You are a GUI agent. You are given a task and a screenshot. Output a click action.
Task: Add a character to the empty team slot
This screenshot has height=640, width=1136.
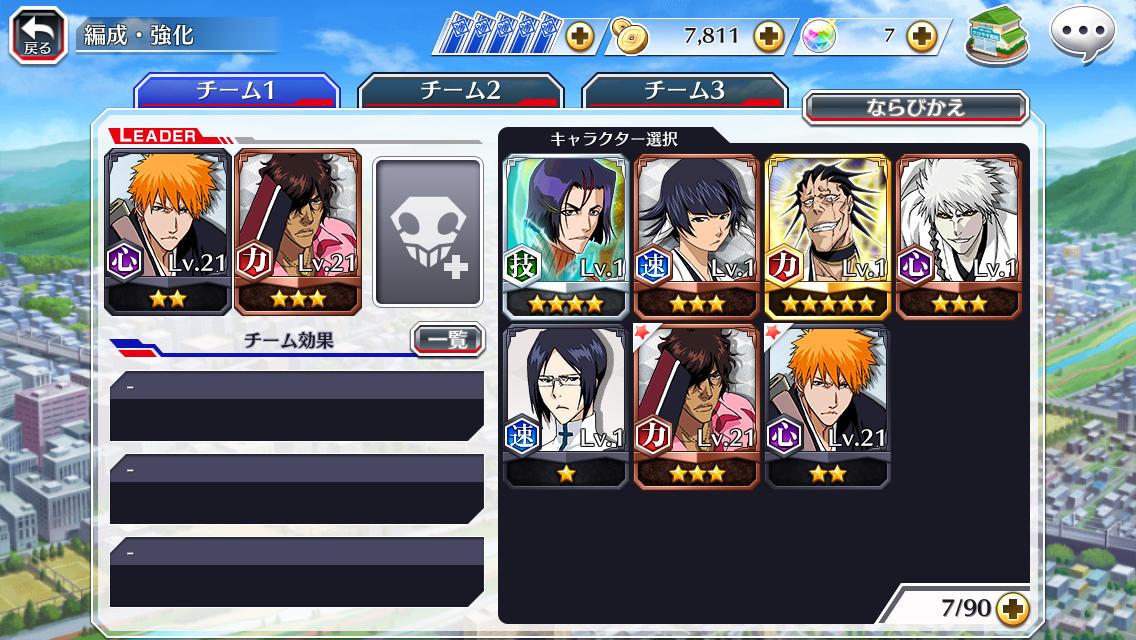click(428, 232)
